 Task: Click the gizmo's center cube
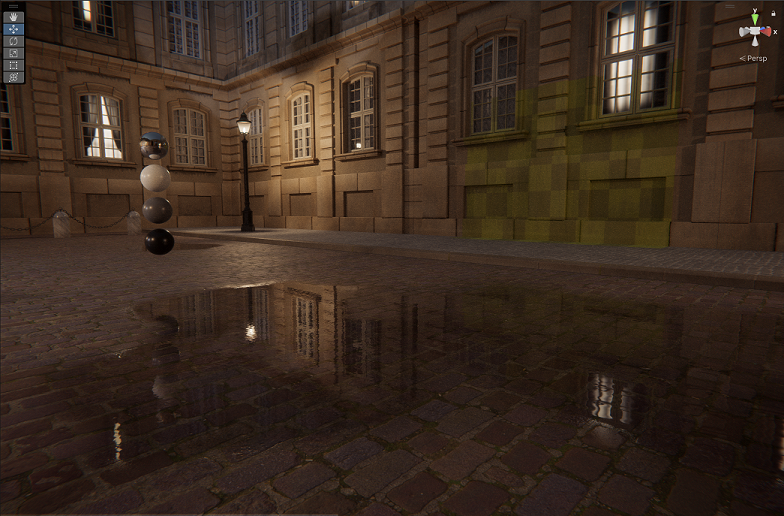click(755, 31)
